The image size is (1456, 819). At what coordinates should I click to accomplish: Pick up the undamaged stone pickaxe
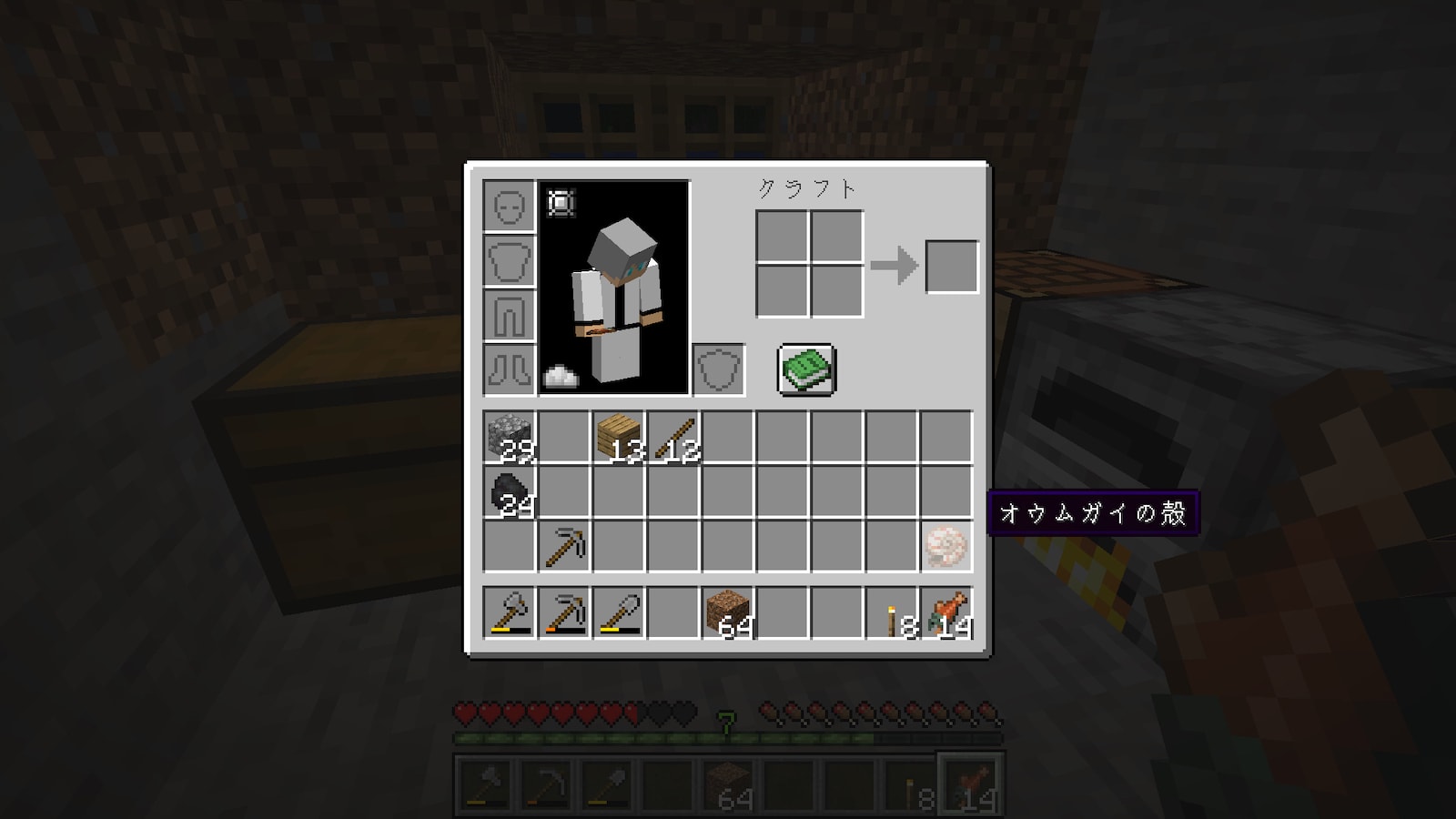[x=564, y=547]
